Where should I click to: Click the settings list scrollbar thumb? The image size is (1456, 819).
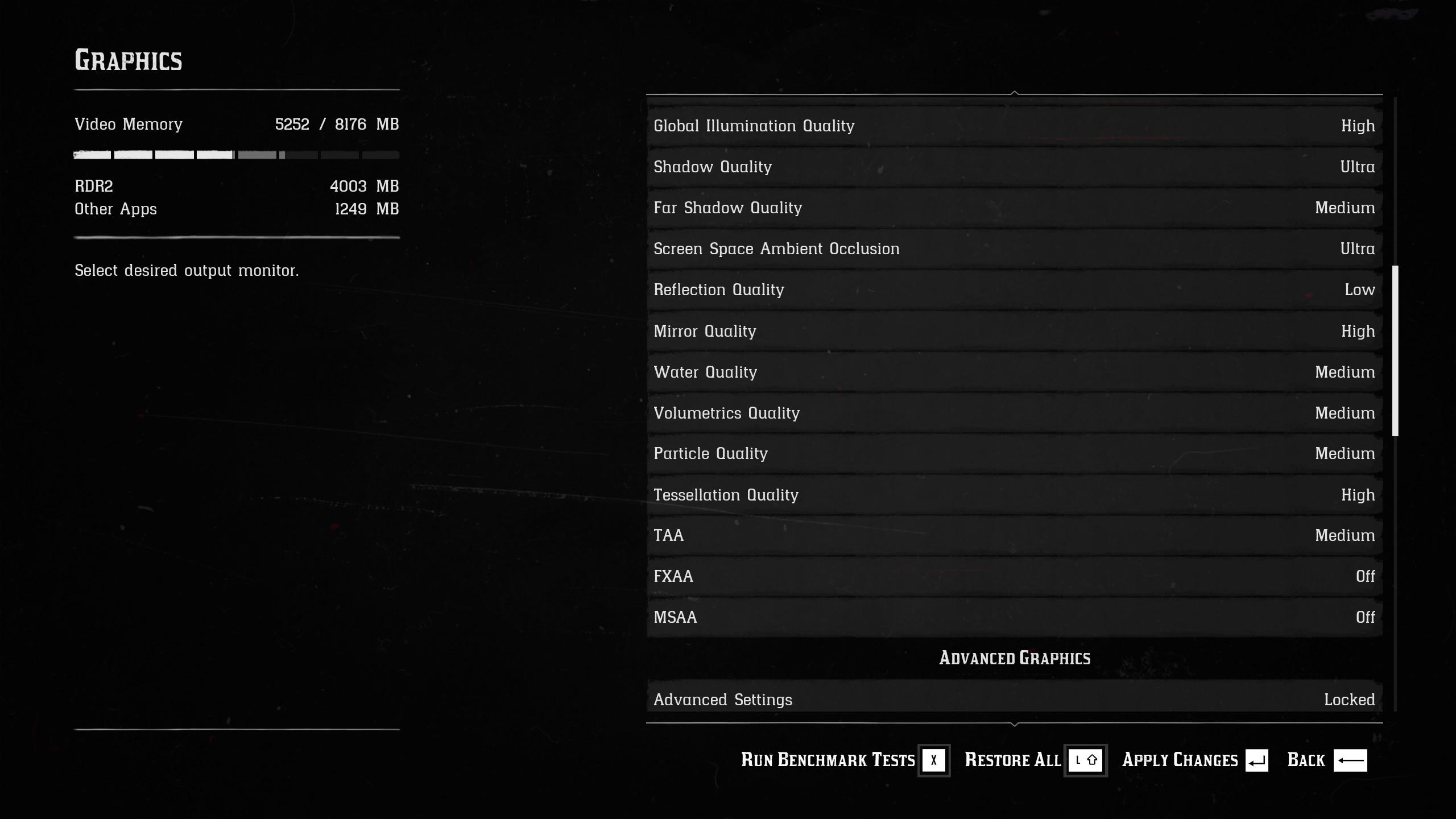[x=1395, y=350]
